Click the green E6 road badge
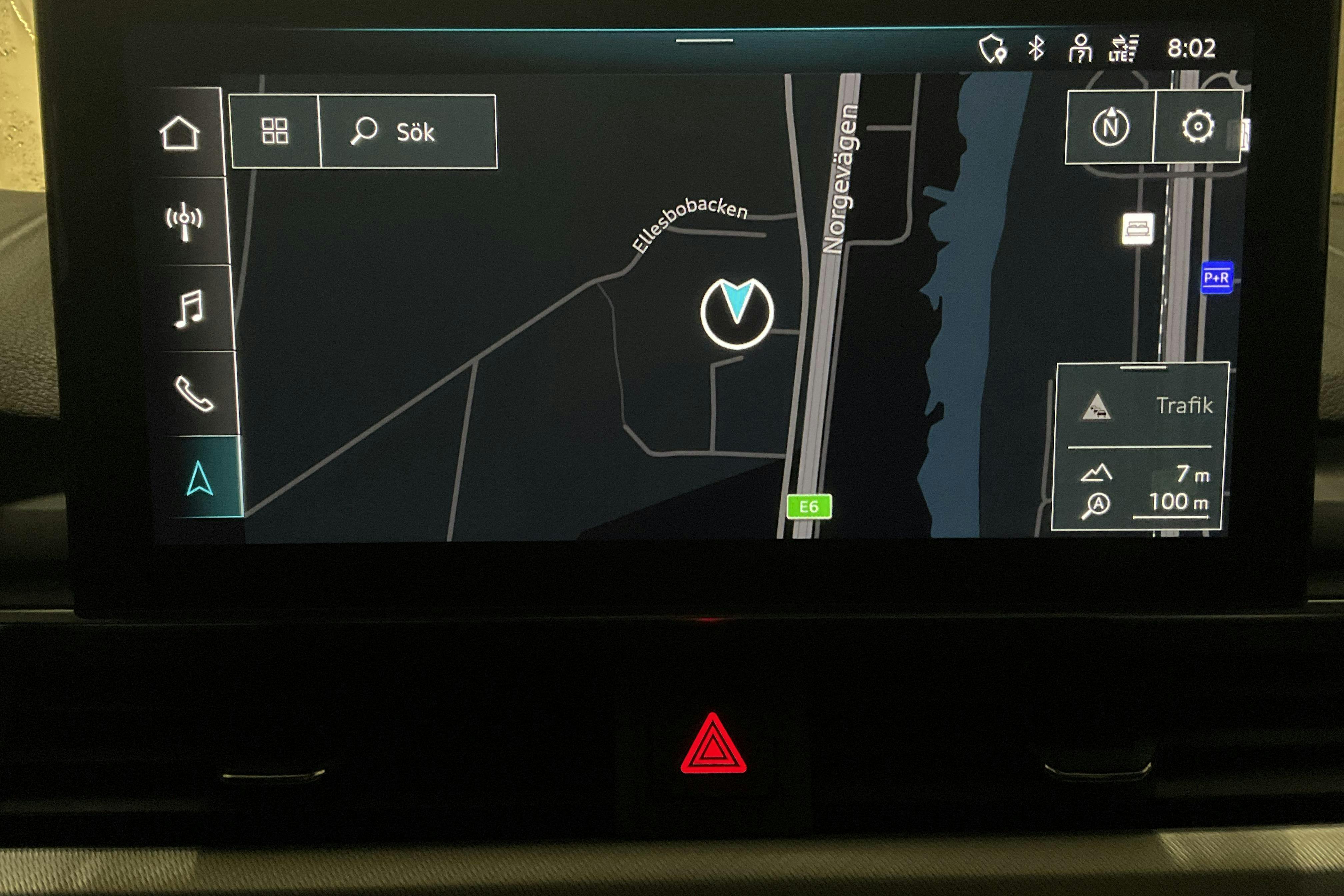Viewport: 1344px width, 896px height. click(810, 506)
